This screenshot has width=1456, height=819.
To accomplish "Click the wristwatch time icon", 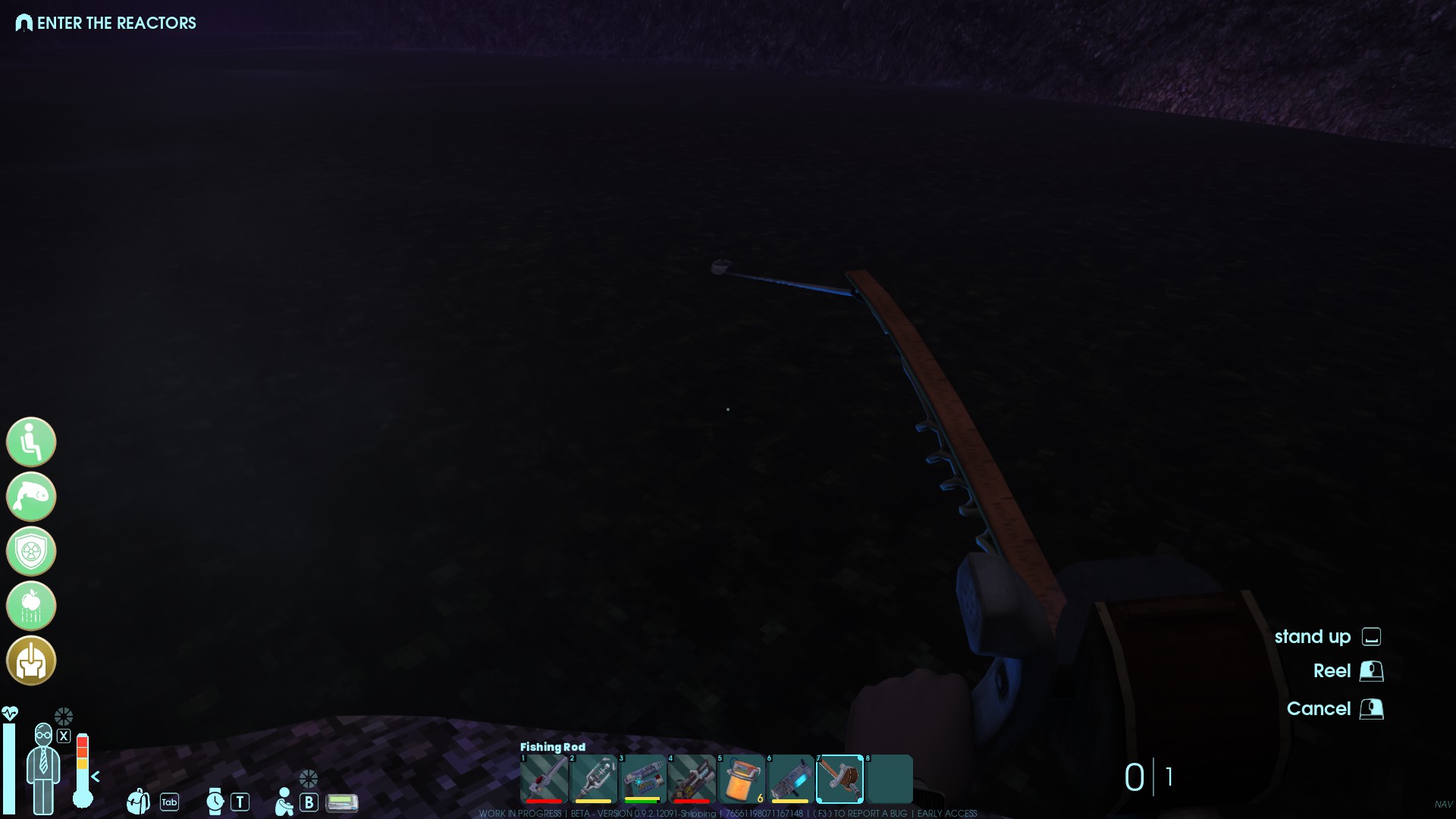I will (215, 801).
